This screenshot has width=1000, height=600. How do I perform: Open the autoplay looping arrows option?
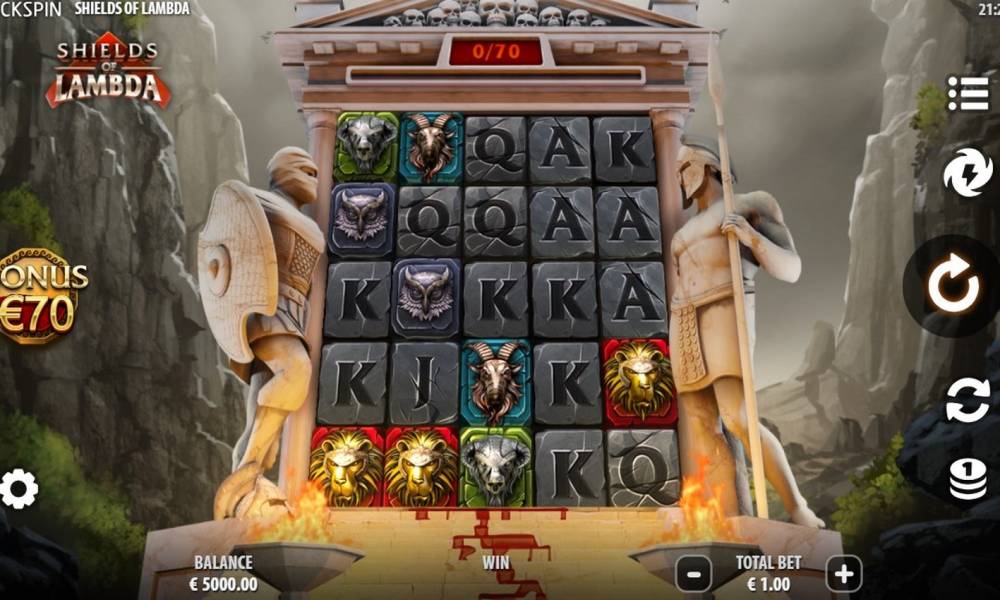967,400
